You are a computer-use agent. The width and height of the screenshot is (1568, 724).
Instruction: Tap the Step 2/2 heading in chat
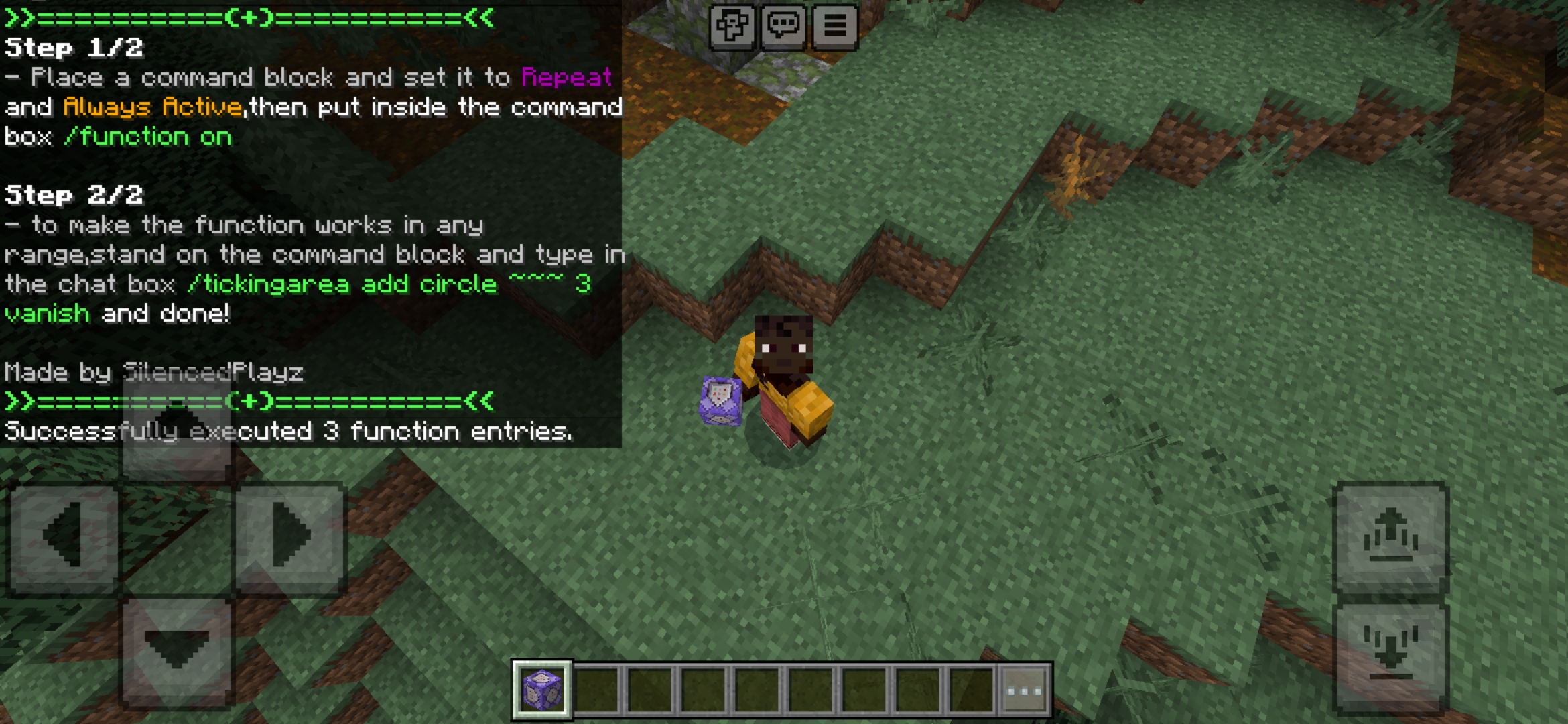[x=74, y=195]
